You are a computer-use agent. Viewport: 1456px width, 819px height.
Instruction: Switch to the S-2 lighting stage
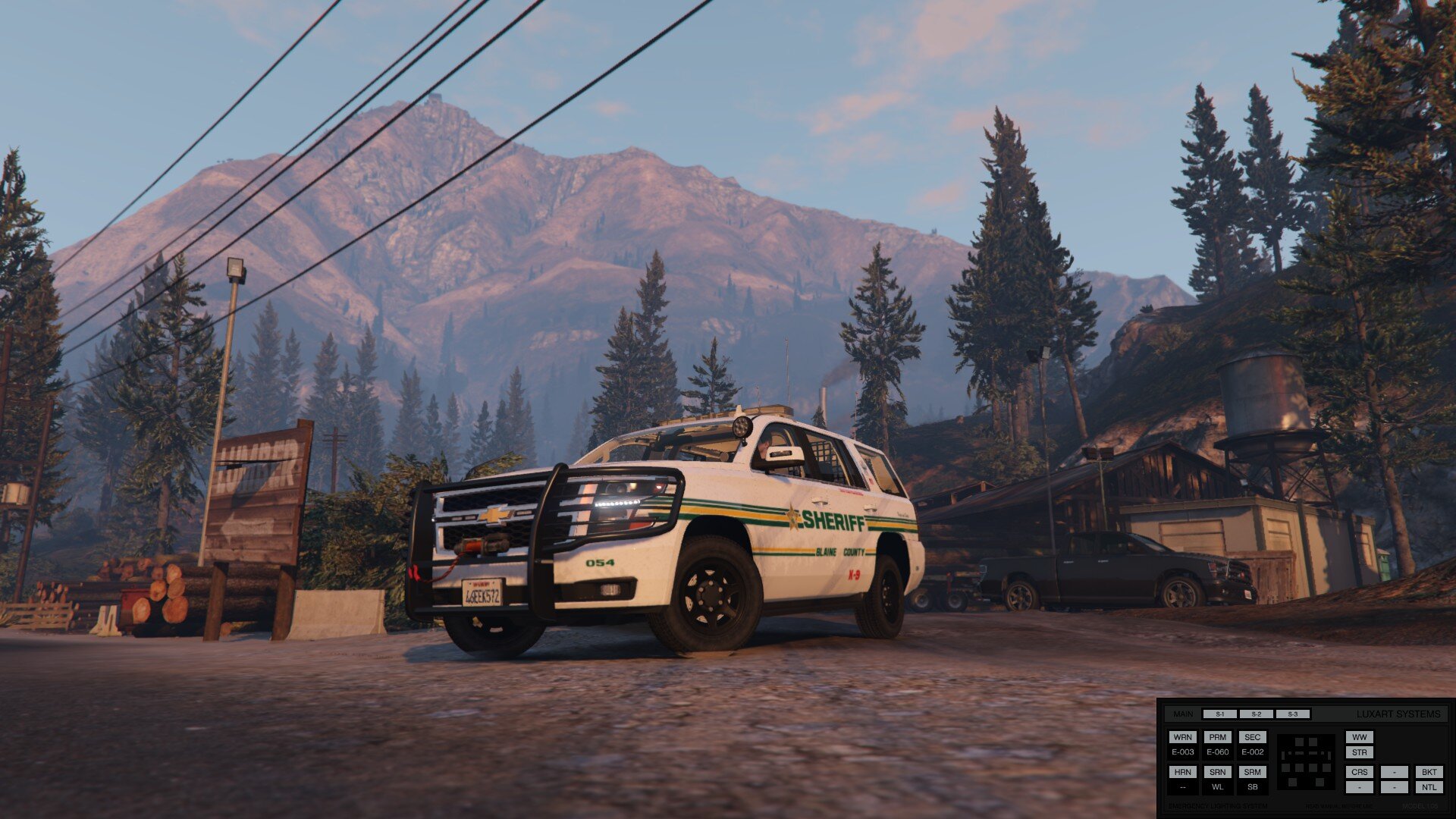pos(1256,714)
